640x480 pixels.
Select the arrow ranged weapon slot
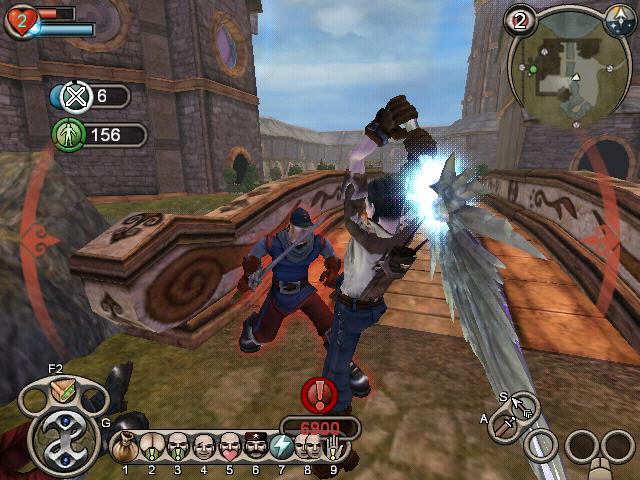(x=524, y=405)
